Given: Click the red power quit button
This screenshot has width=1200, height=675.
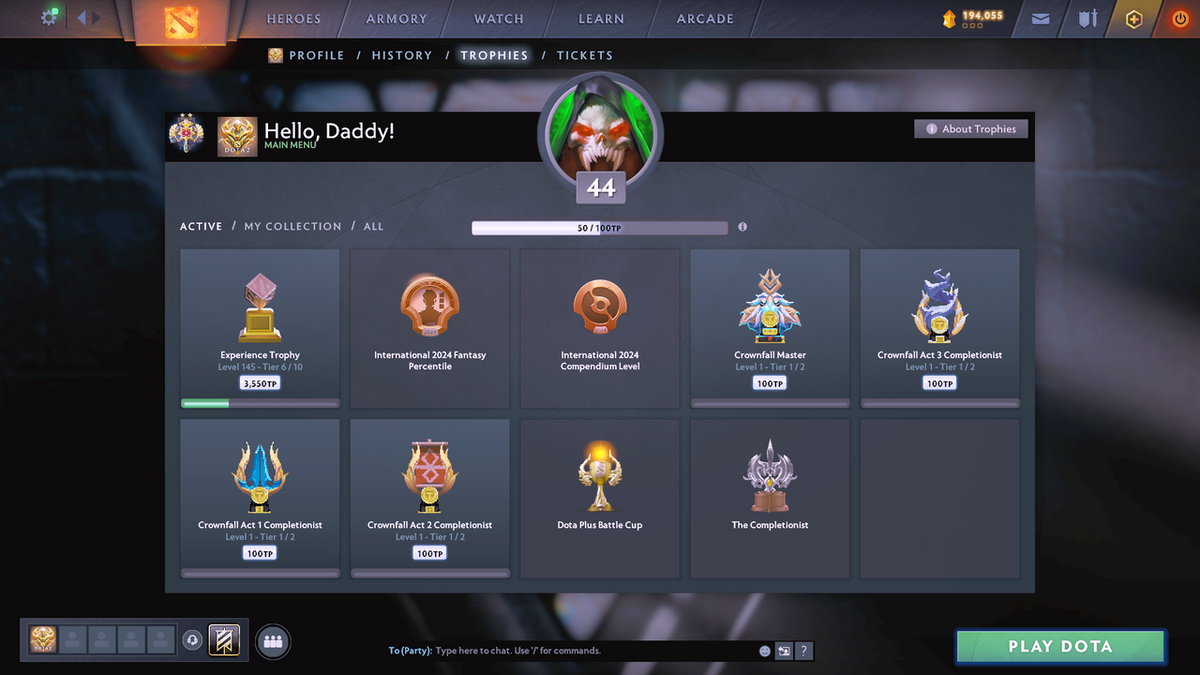Looking at the screenshot, I should [x=1180, y=19].
